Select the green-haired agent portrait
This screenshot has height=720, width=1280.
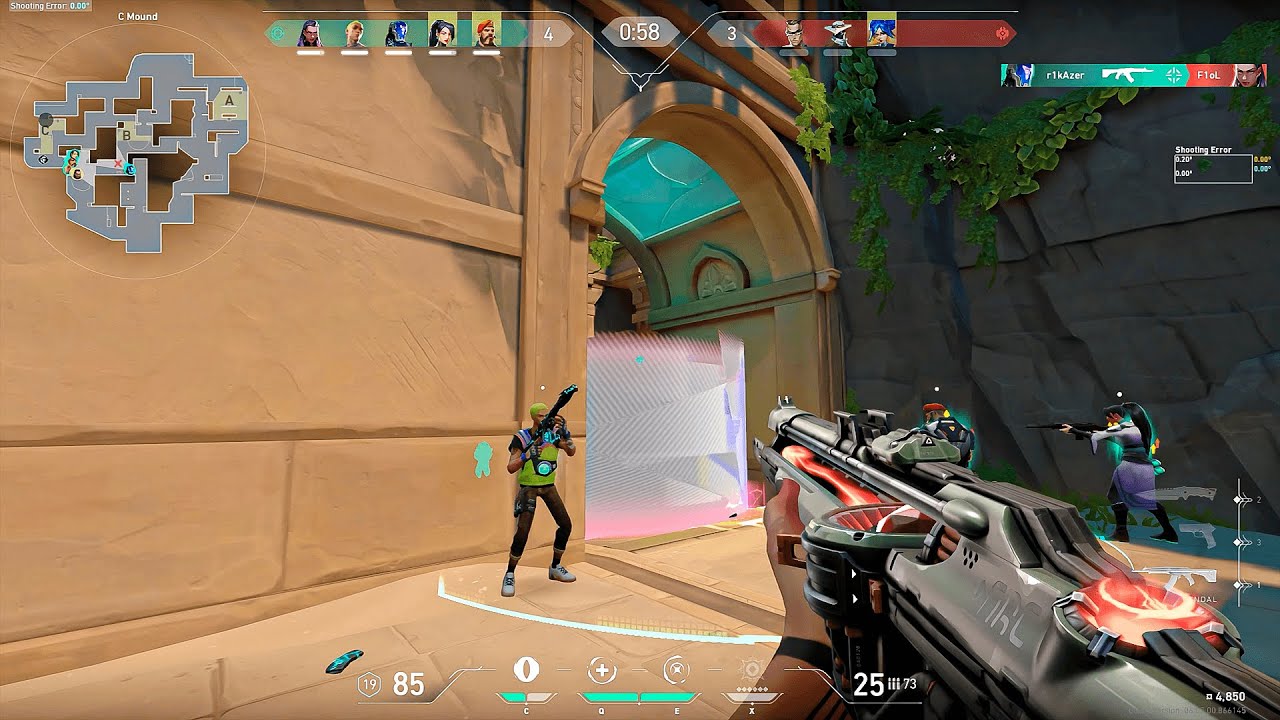point(354,33)
